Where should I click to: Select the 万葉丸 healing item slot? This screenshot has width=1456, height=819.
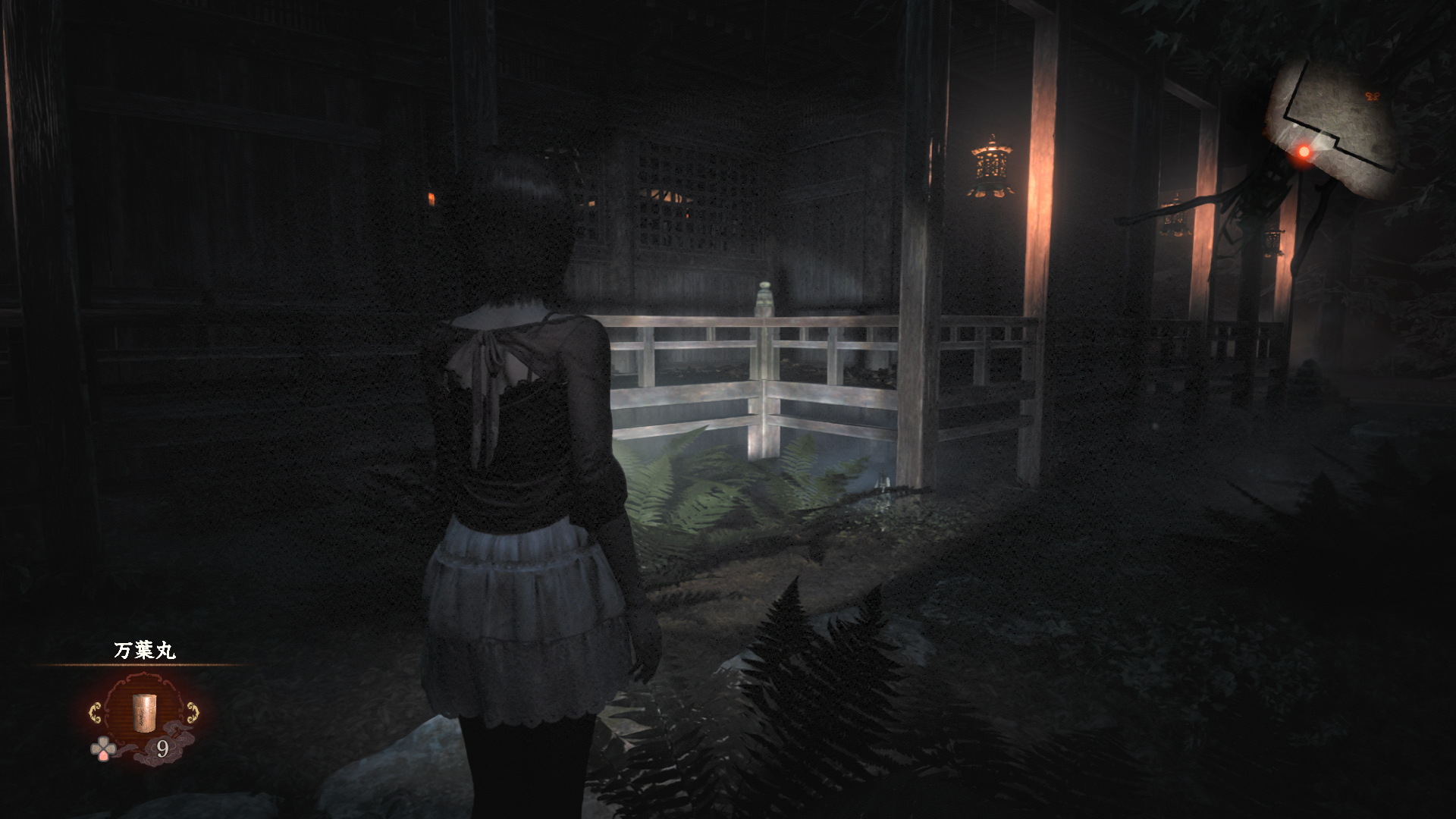click(143, 714)
